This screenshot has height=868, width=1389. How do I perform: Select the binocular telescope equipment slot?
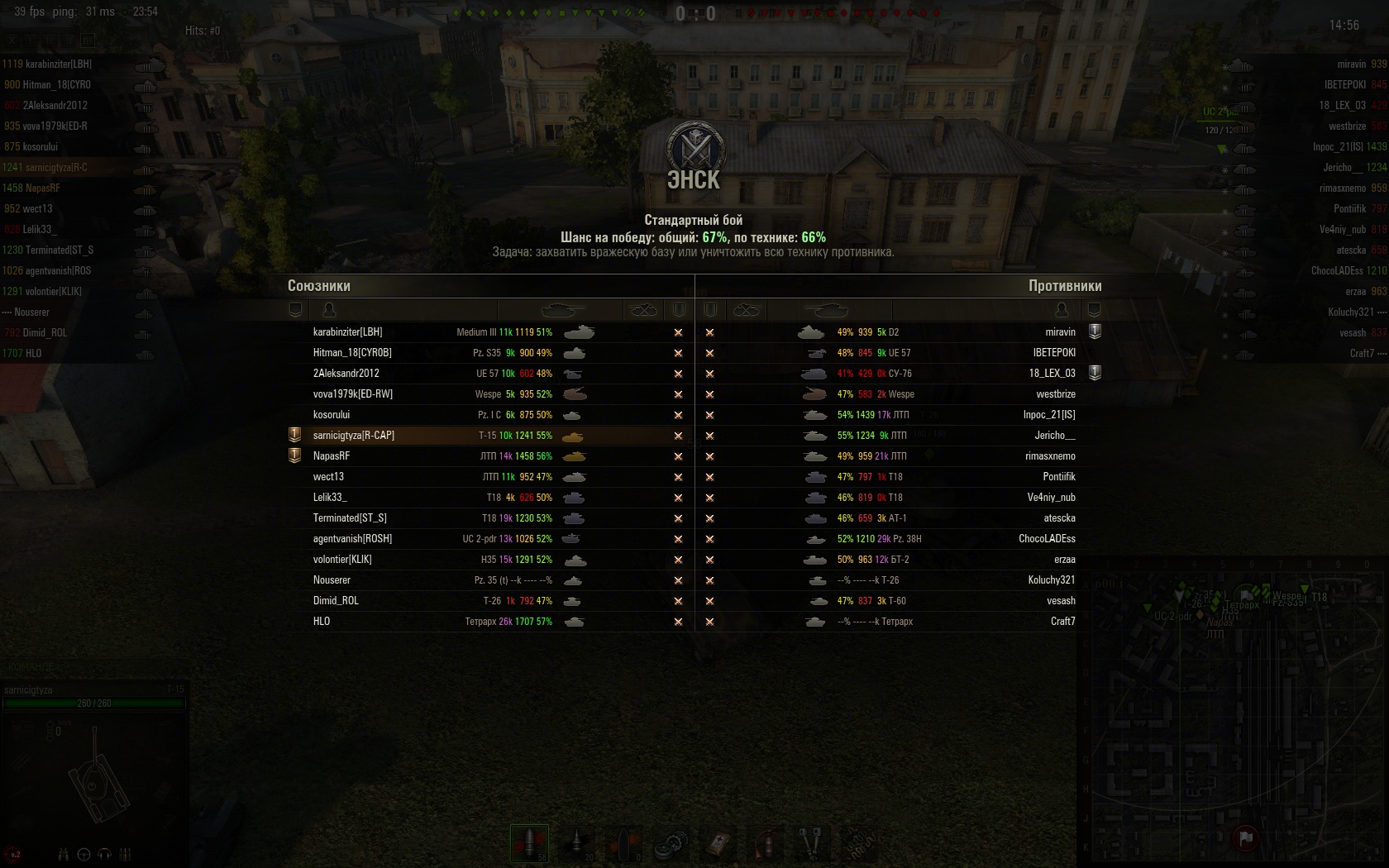812,844
